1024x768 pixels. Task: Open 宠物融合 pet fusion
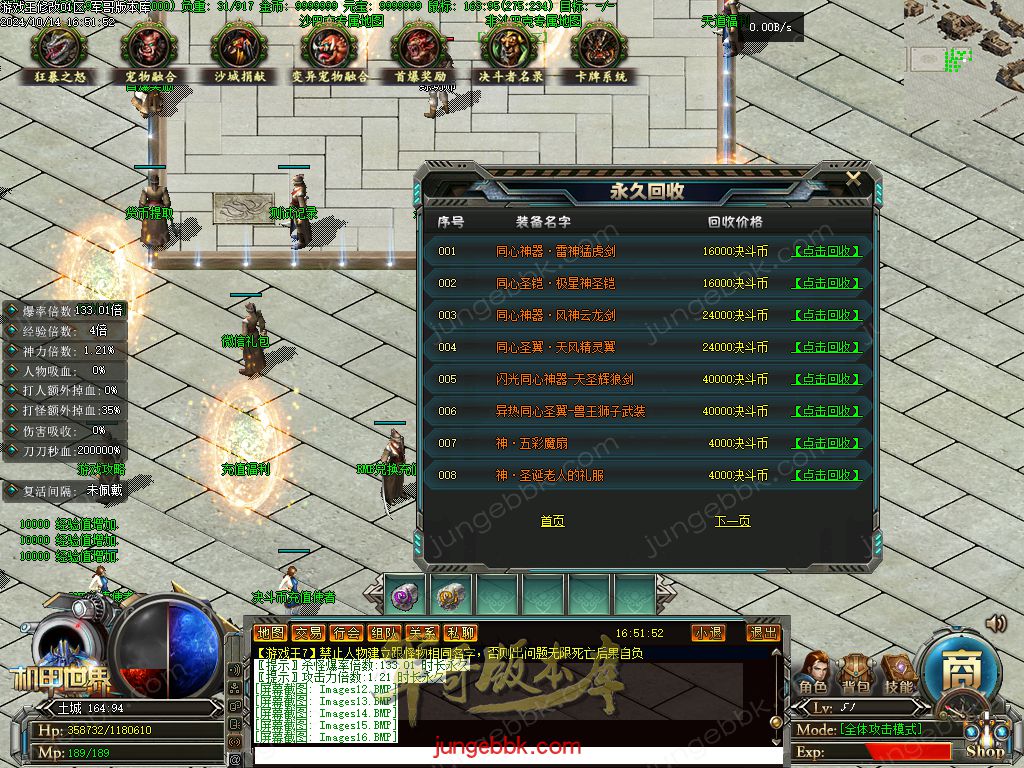(x=151, y=55)
